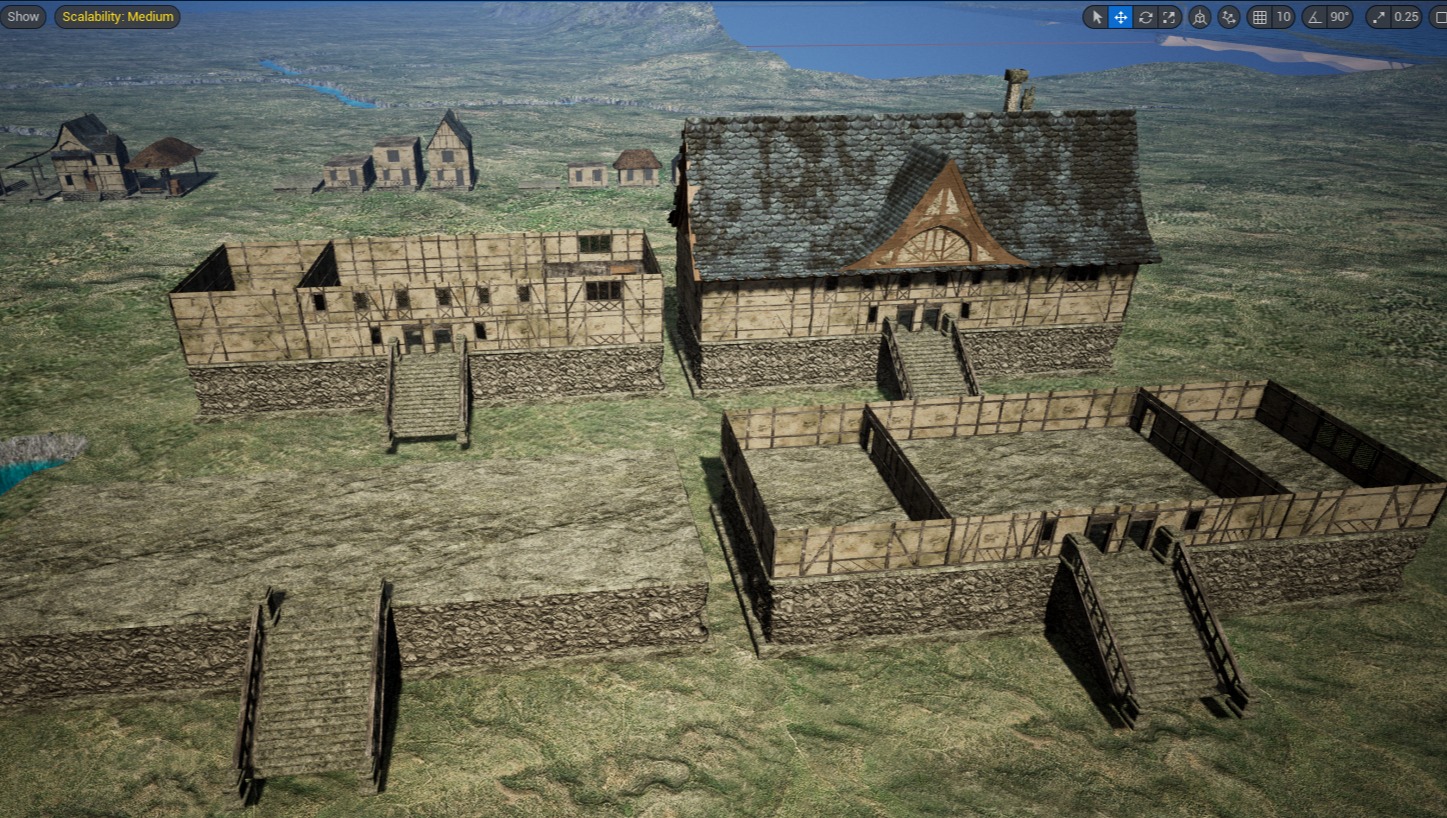This screenshot has width=1447, height=818.
Task: Open the scale snap value 0.25
Action: click(x=1407, y=17)
